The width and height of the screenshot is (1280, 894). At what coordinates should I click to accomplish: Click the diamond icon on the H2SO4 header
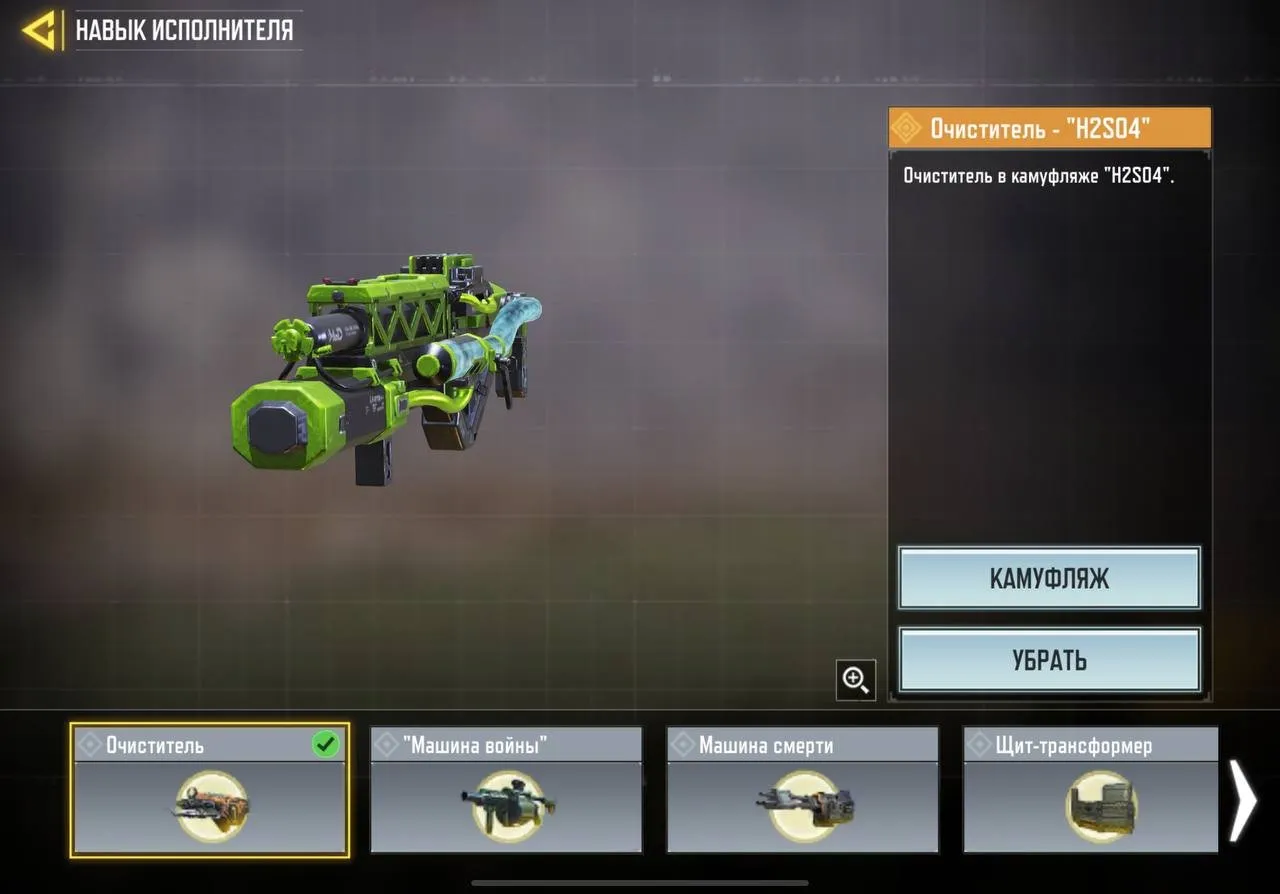point(908,128)
